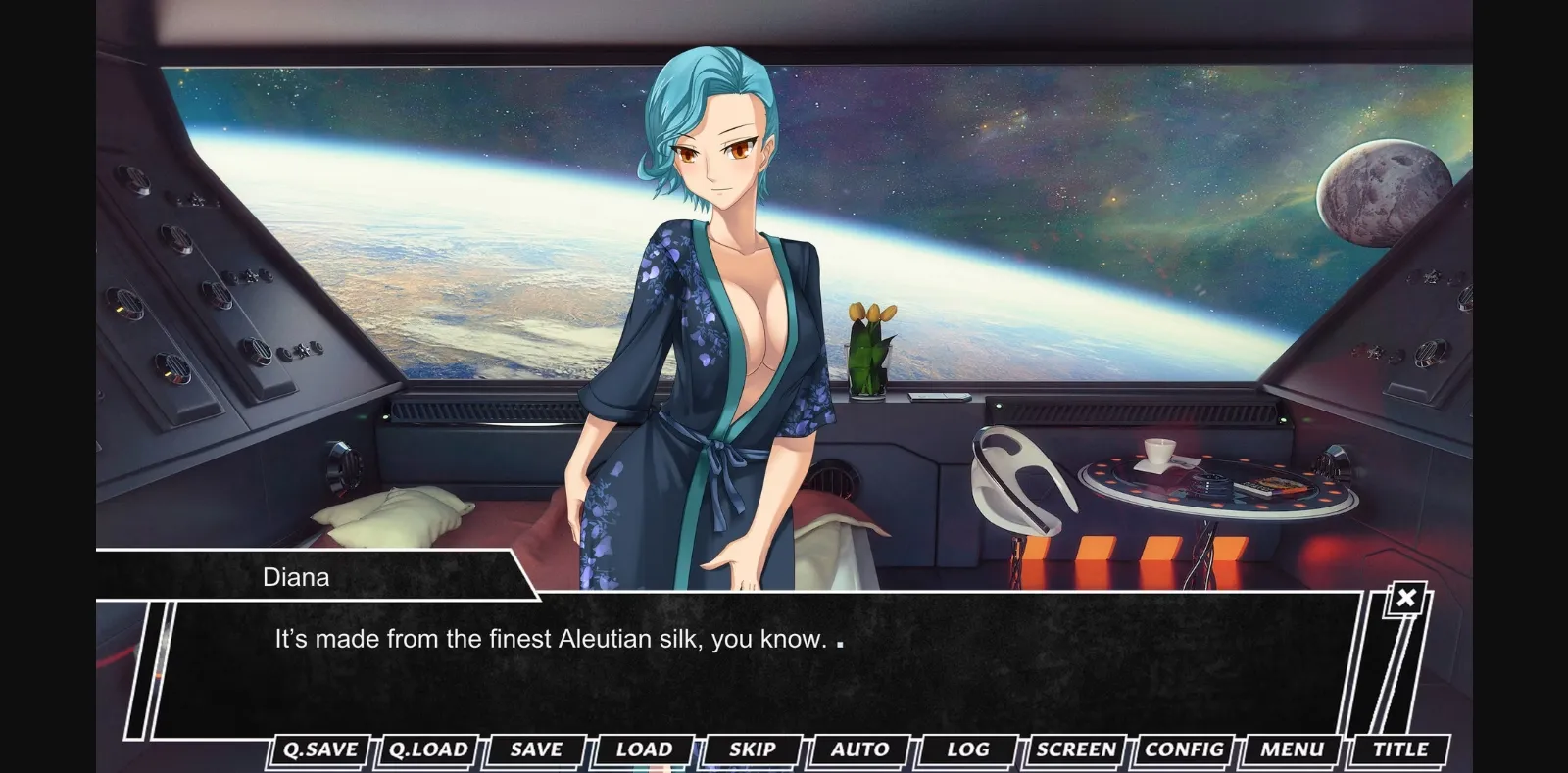Toggle AUTO reading mode
This screenshot has width=1568, height=773.
tap(859, 749)
